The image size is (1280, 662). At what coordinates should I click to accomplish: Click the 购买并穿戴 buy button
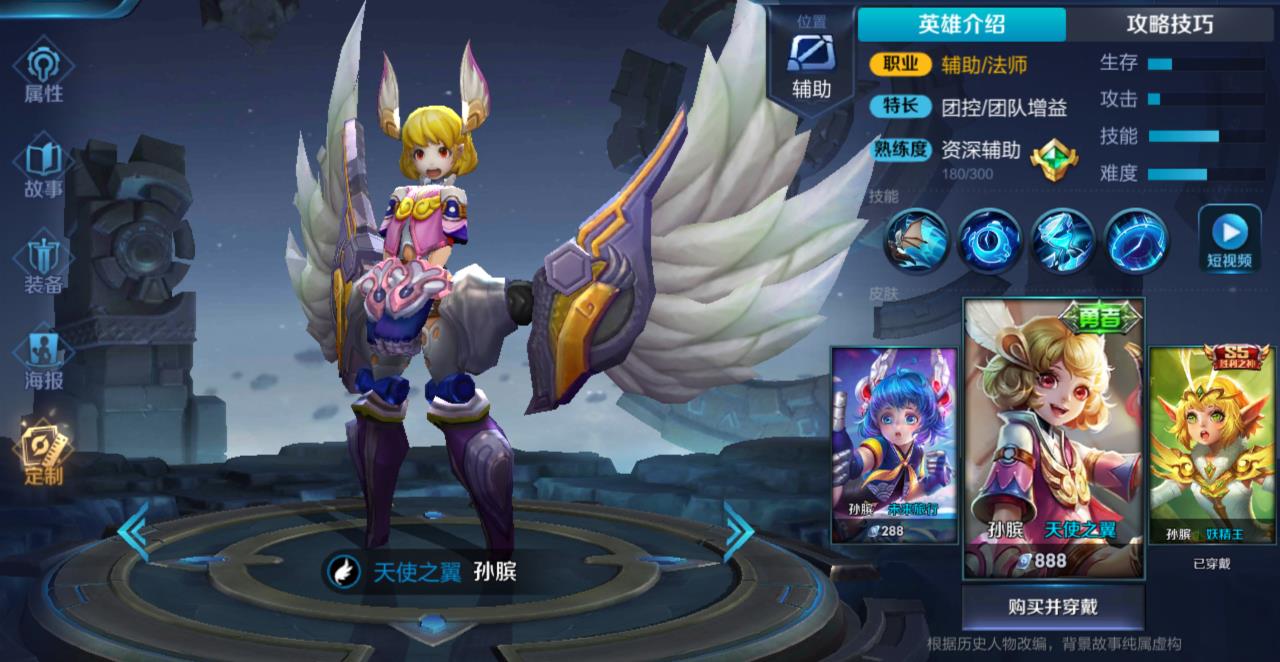pos(1053,606)
